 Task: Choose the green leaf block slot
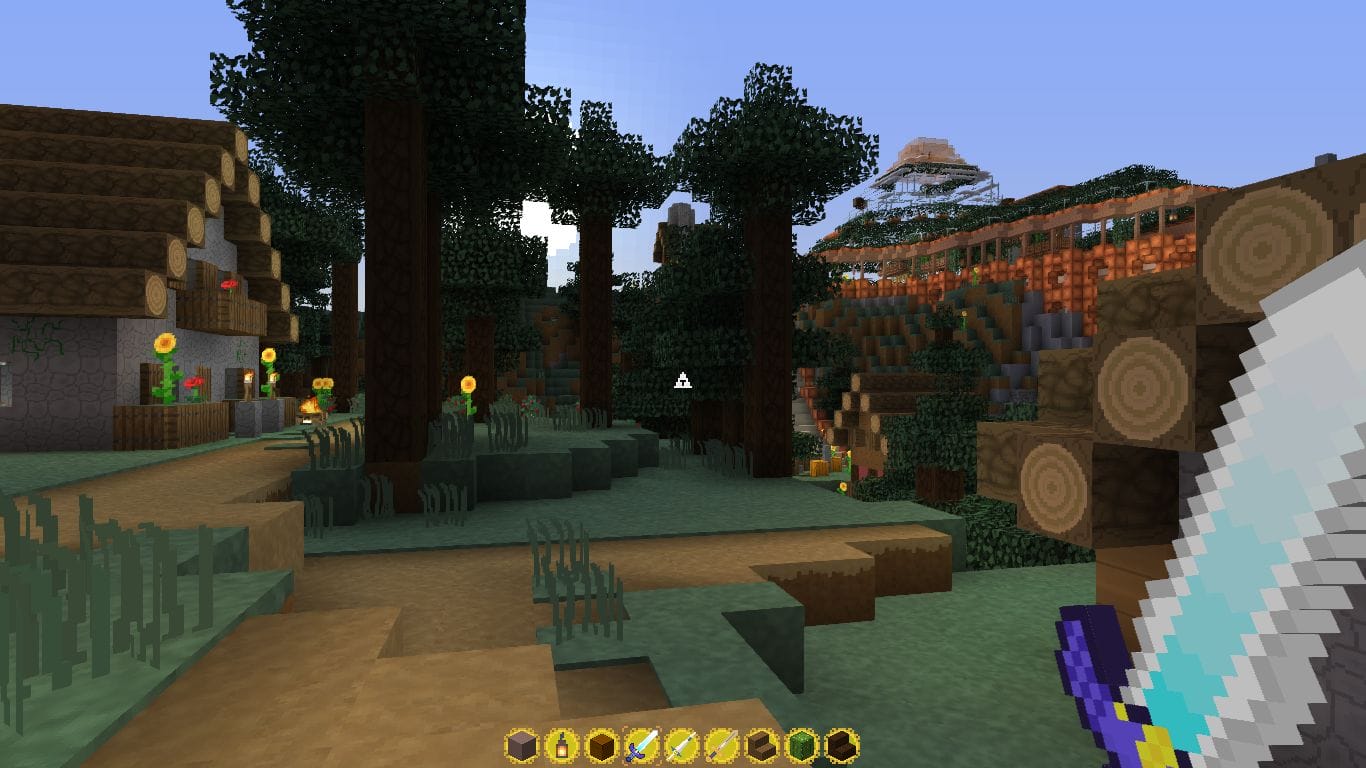pyautogui.click(x=802, y=746)
